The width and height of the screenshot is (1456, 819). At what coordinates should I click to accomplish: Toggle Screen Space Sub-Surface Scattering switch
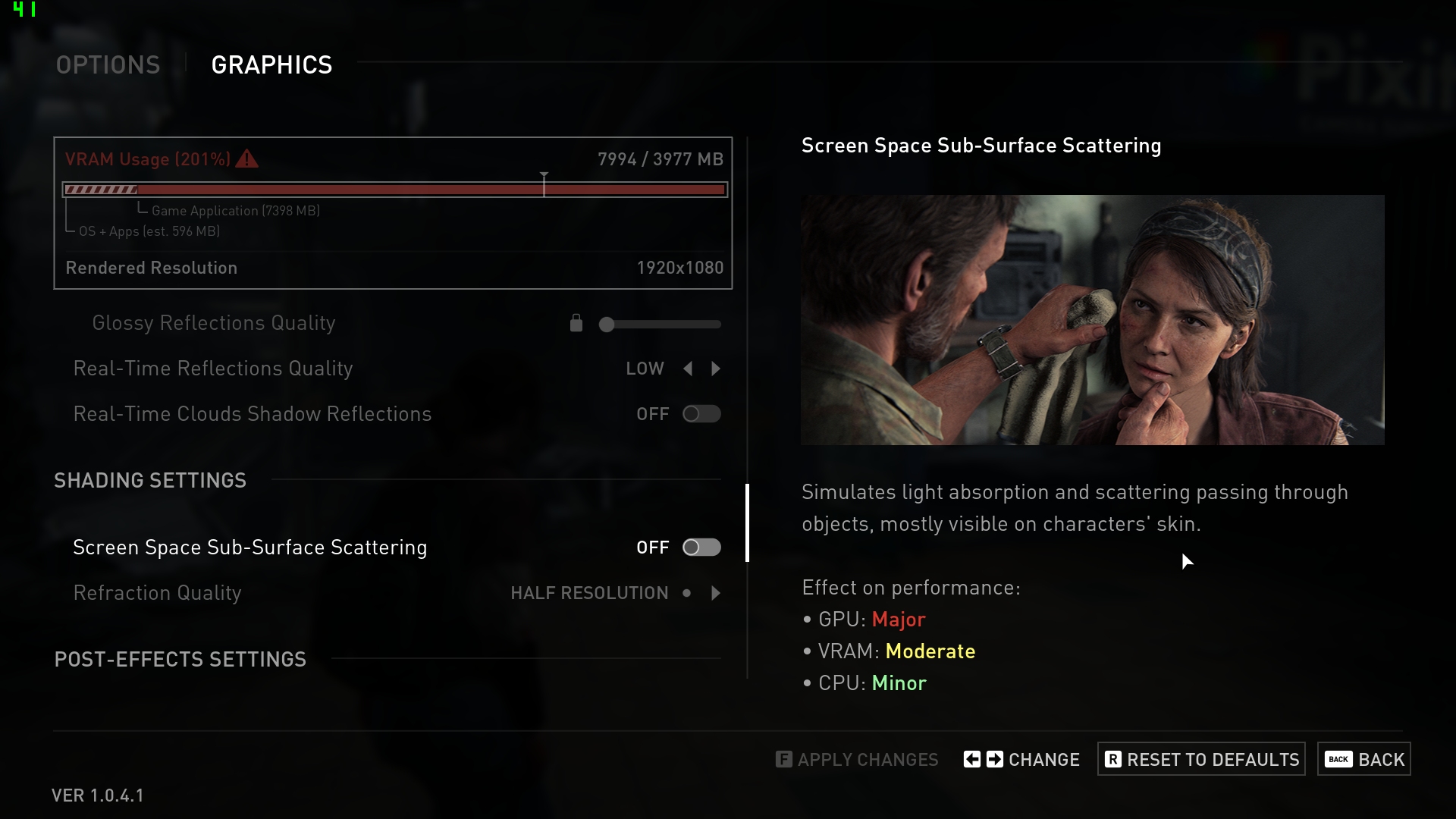(701, 548)
